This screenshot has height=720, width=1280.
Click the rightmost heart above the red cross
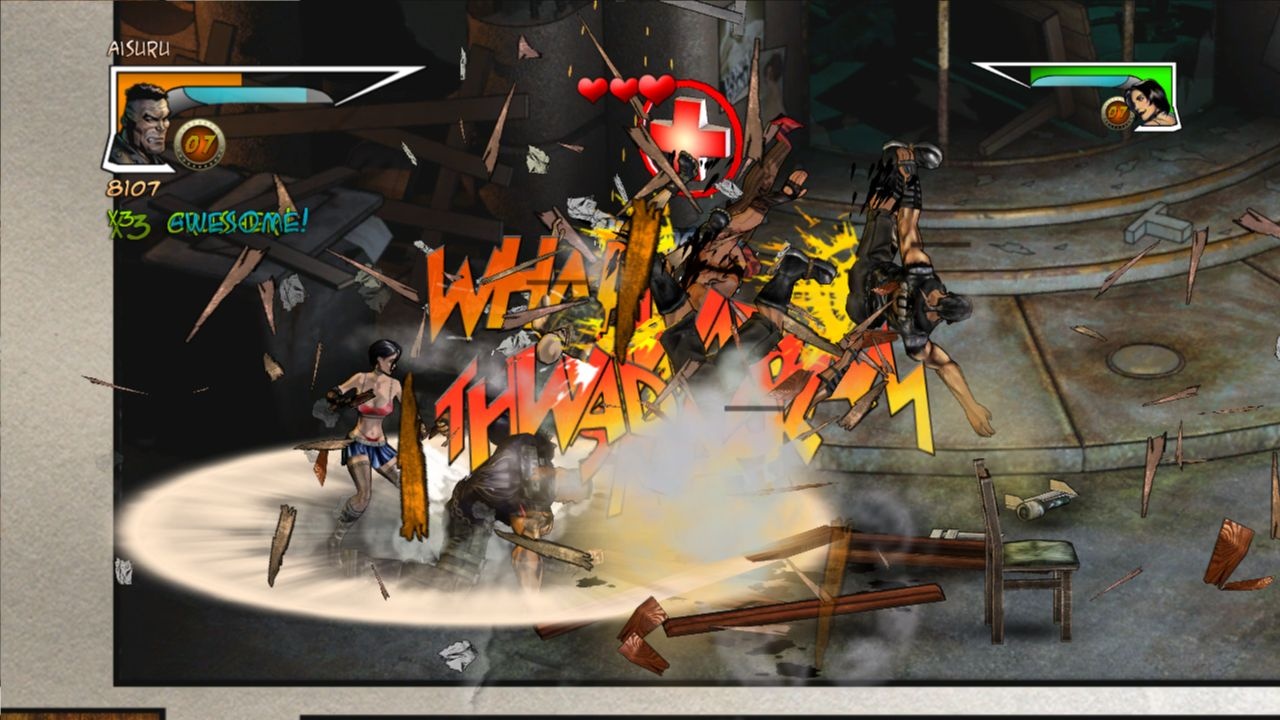[656, 88]
